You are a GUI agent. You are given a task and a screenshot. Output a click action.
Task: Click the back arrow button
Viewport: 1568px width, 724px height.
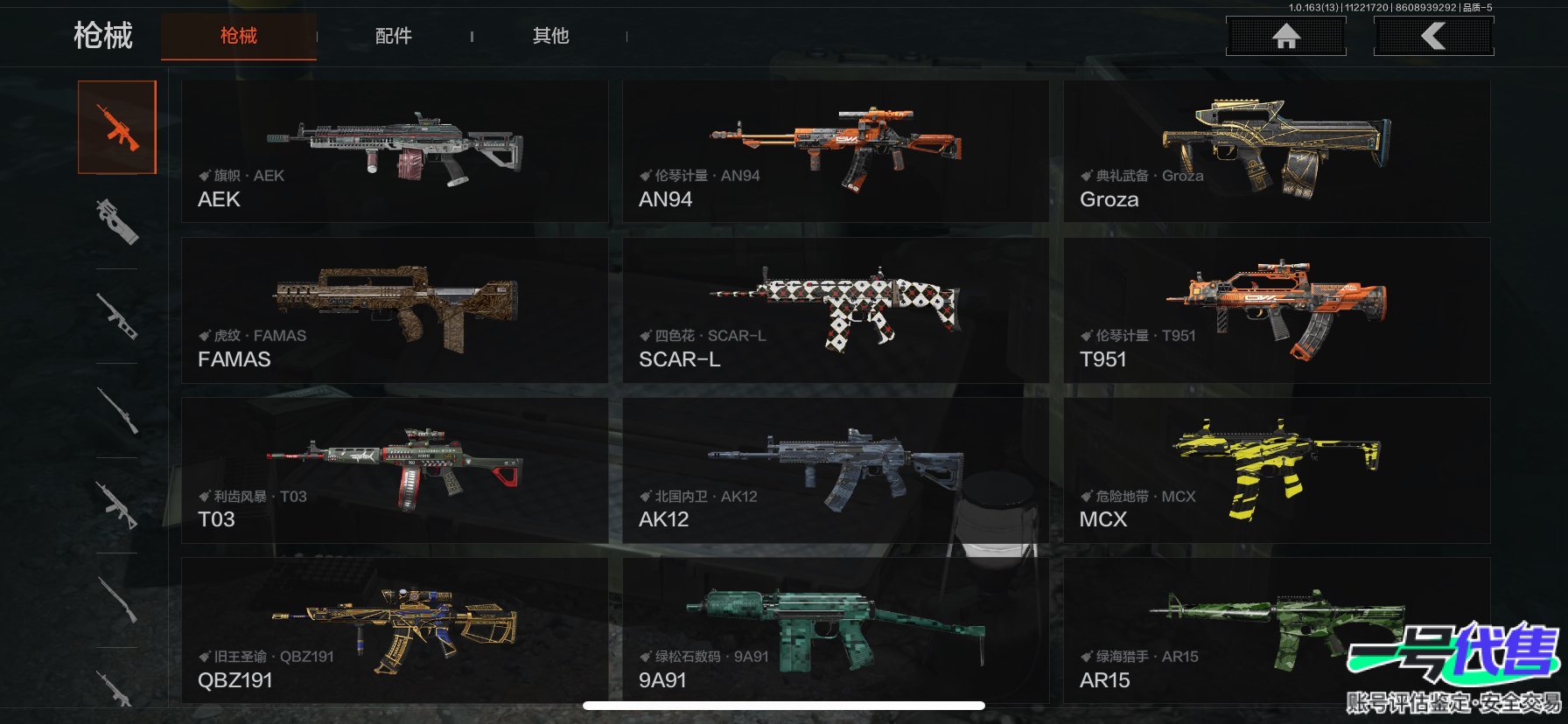pos(1433,36)
